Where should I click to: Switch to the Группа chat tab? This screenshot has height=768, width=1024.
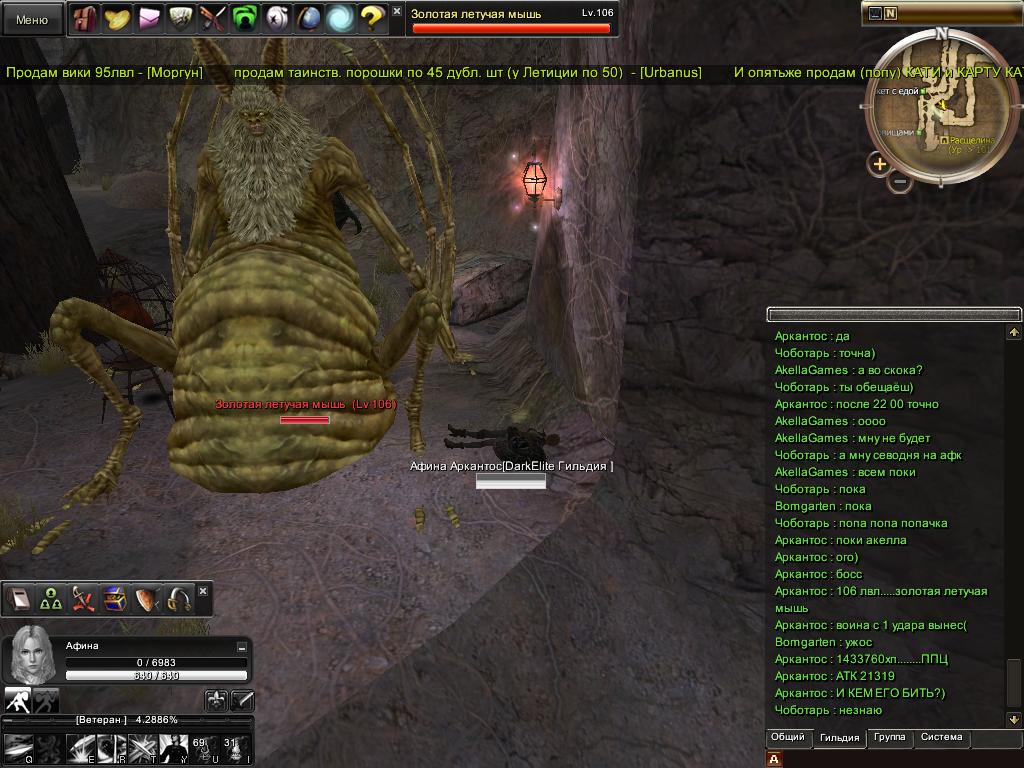point(889,738)
